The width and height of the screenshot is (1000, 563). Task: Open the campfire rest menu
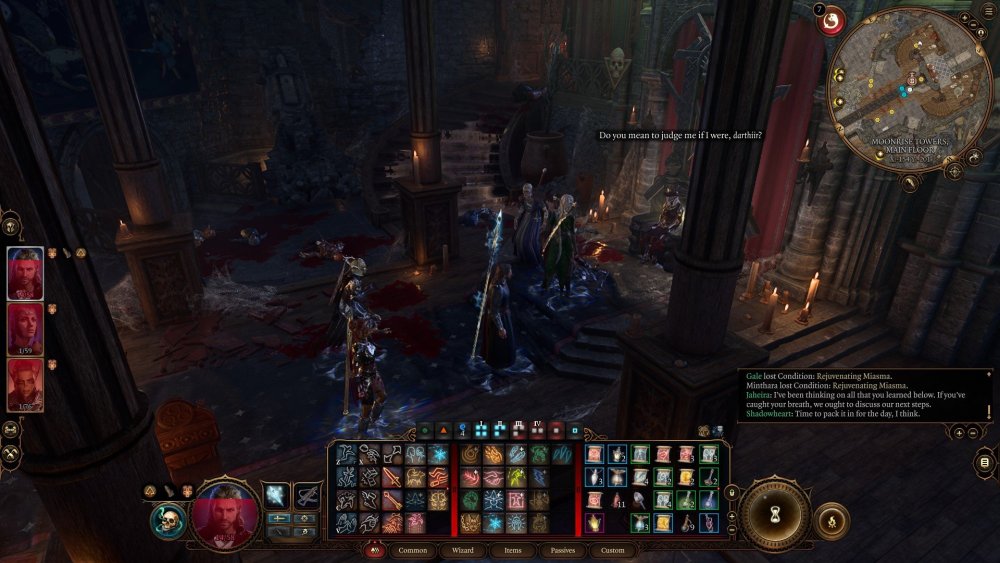tap(831, 520)
